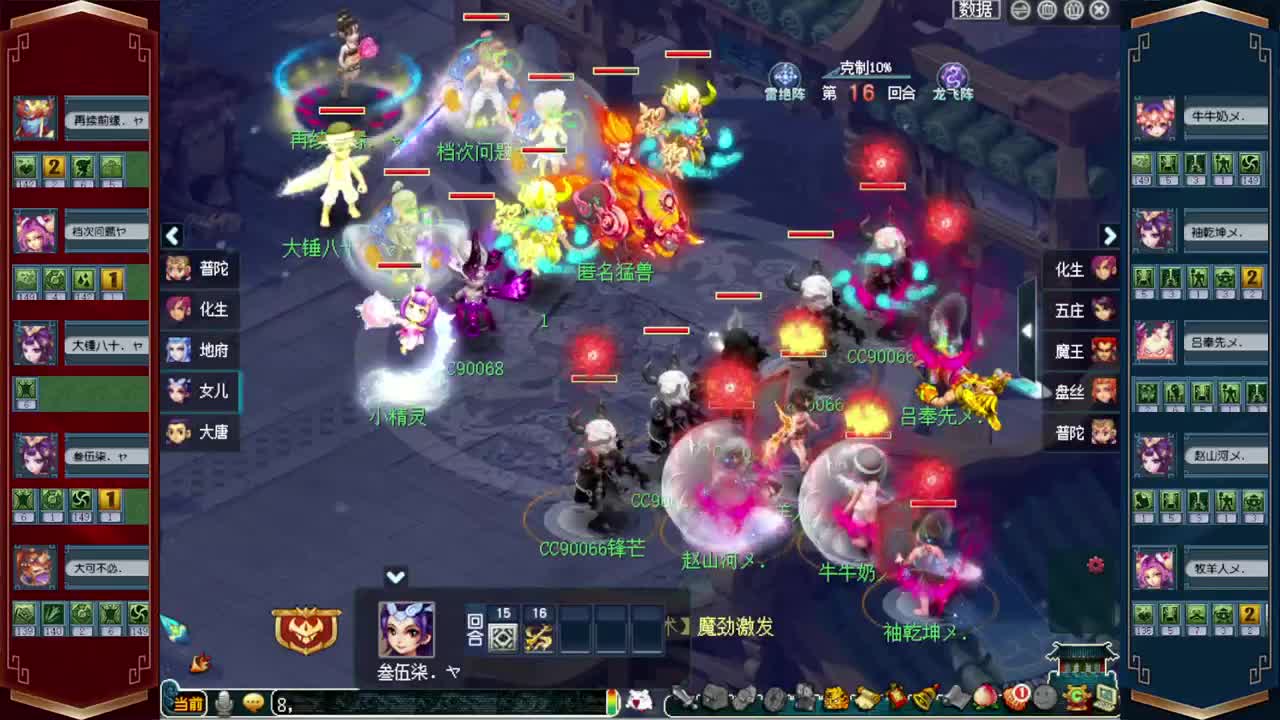Click the 数据 button at top right
The width and height of the screenshot is (1280, 720).
pyautogui.click(x=974, y=9)
